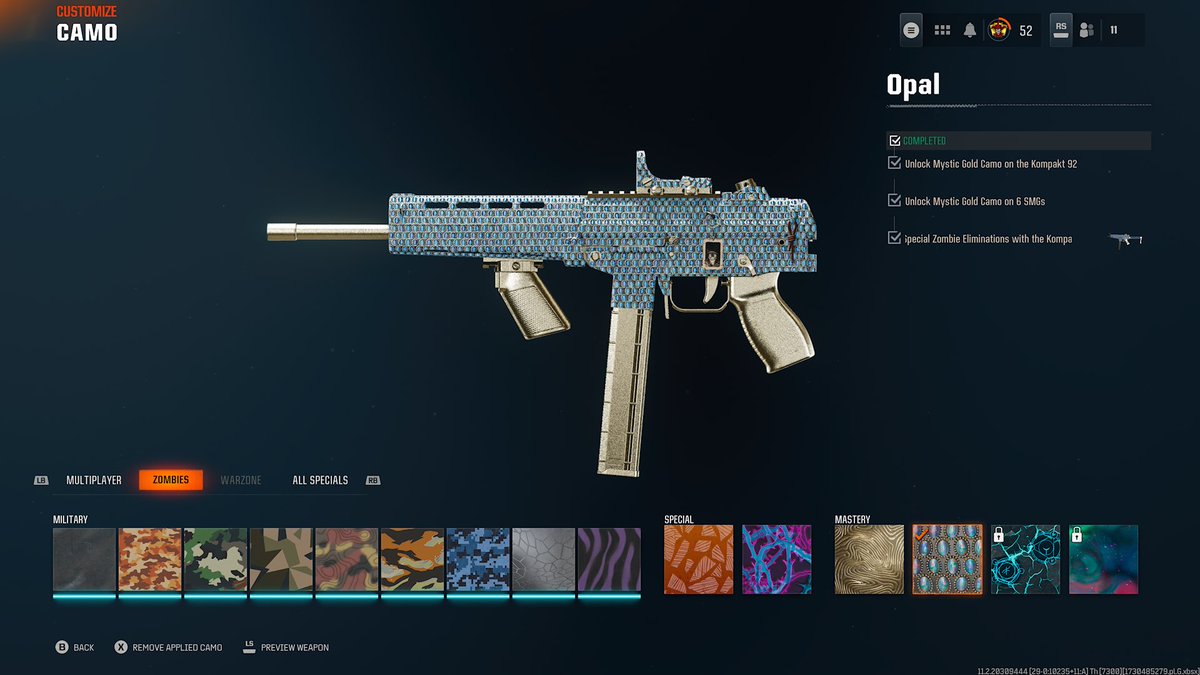Image resolution: width=1200 pixels, height=675 pixels.
Task: Pick the blue digital pixel camo
Action: [x=478, y=560]
